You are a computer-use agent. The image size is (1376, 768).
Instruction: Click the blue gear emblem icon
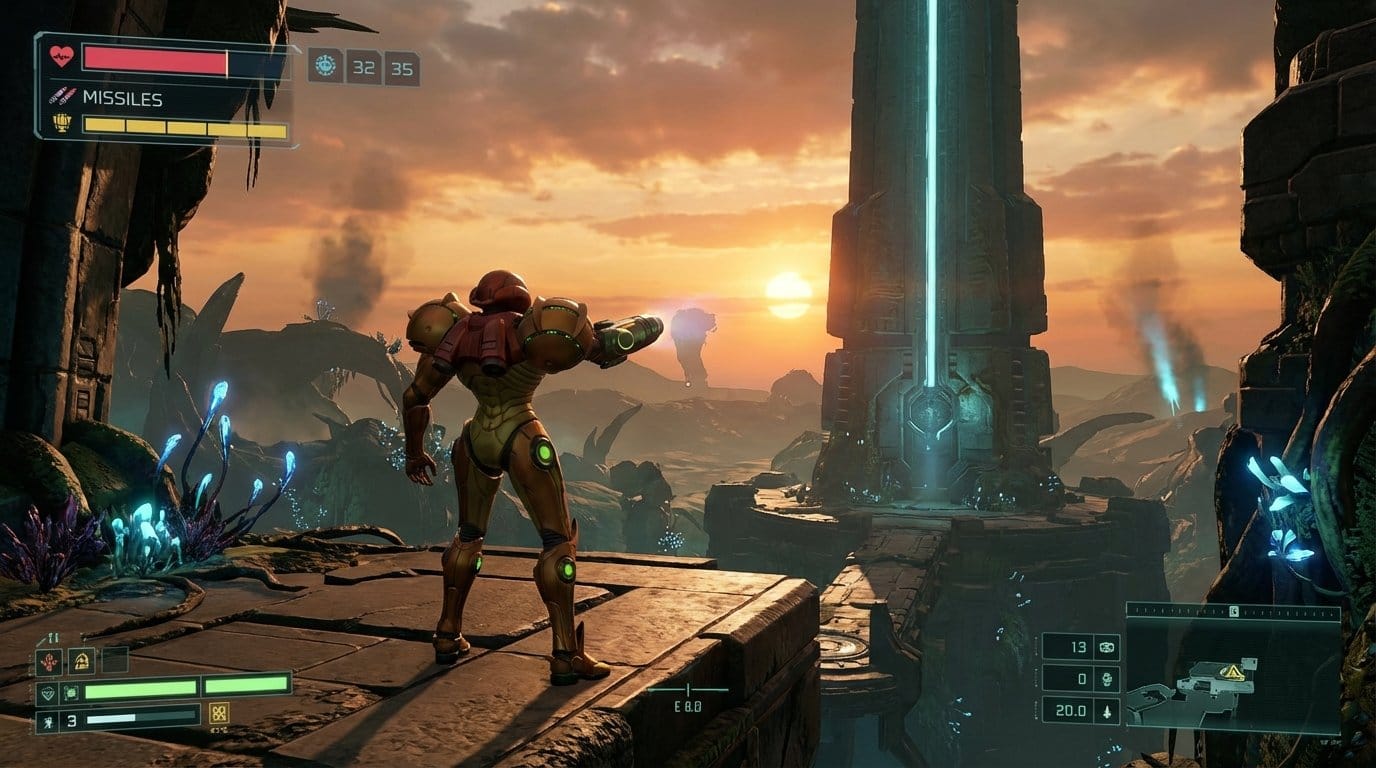point(325,66)
